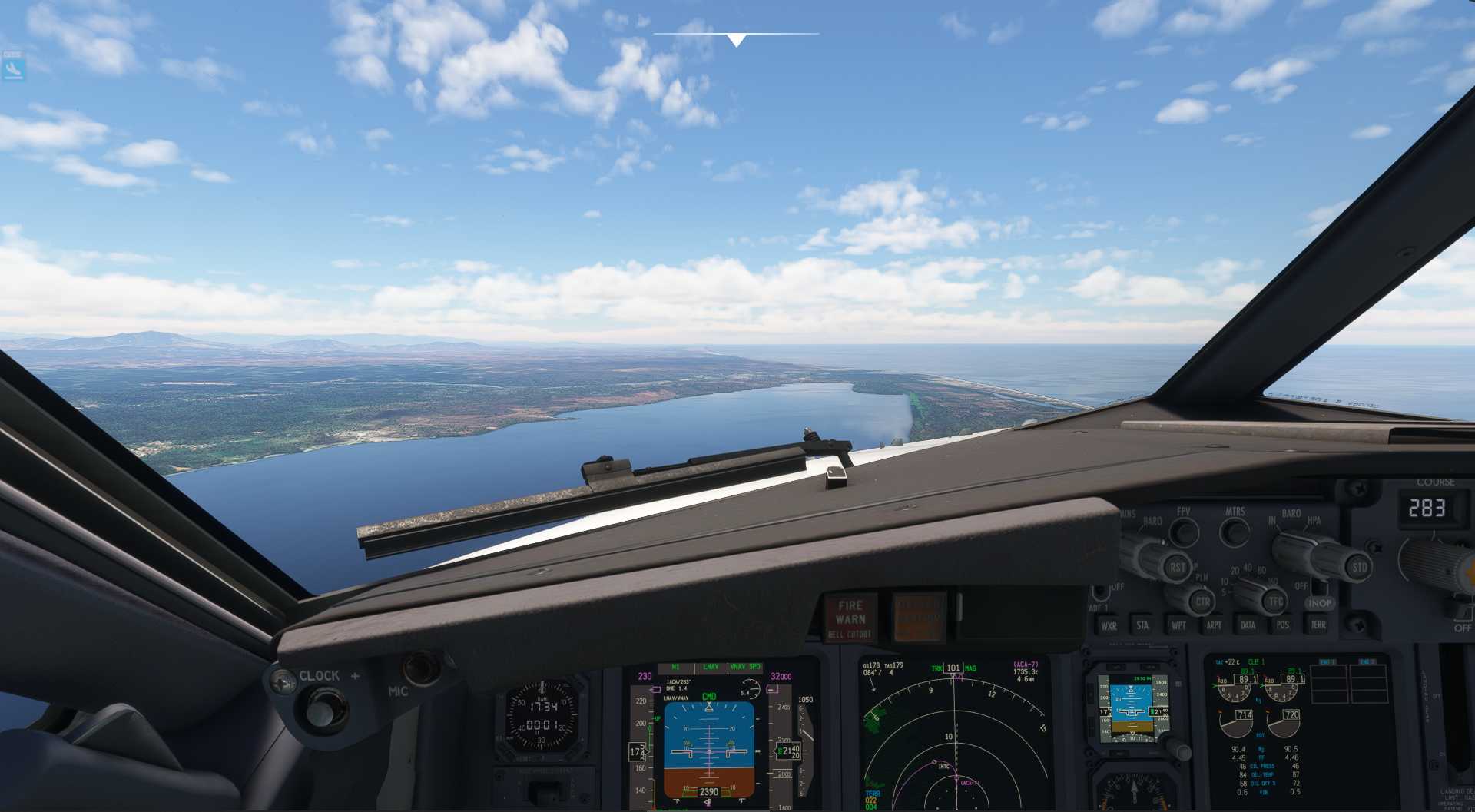Toggle the WPT waypoints map button
Image resolution: width=1475 pixels, height=812 pixels.
pyautogui.click(x=1178, y=625)
